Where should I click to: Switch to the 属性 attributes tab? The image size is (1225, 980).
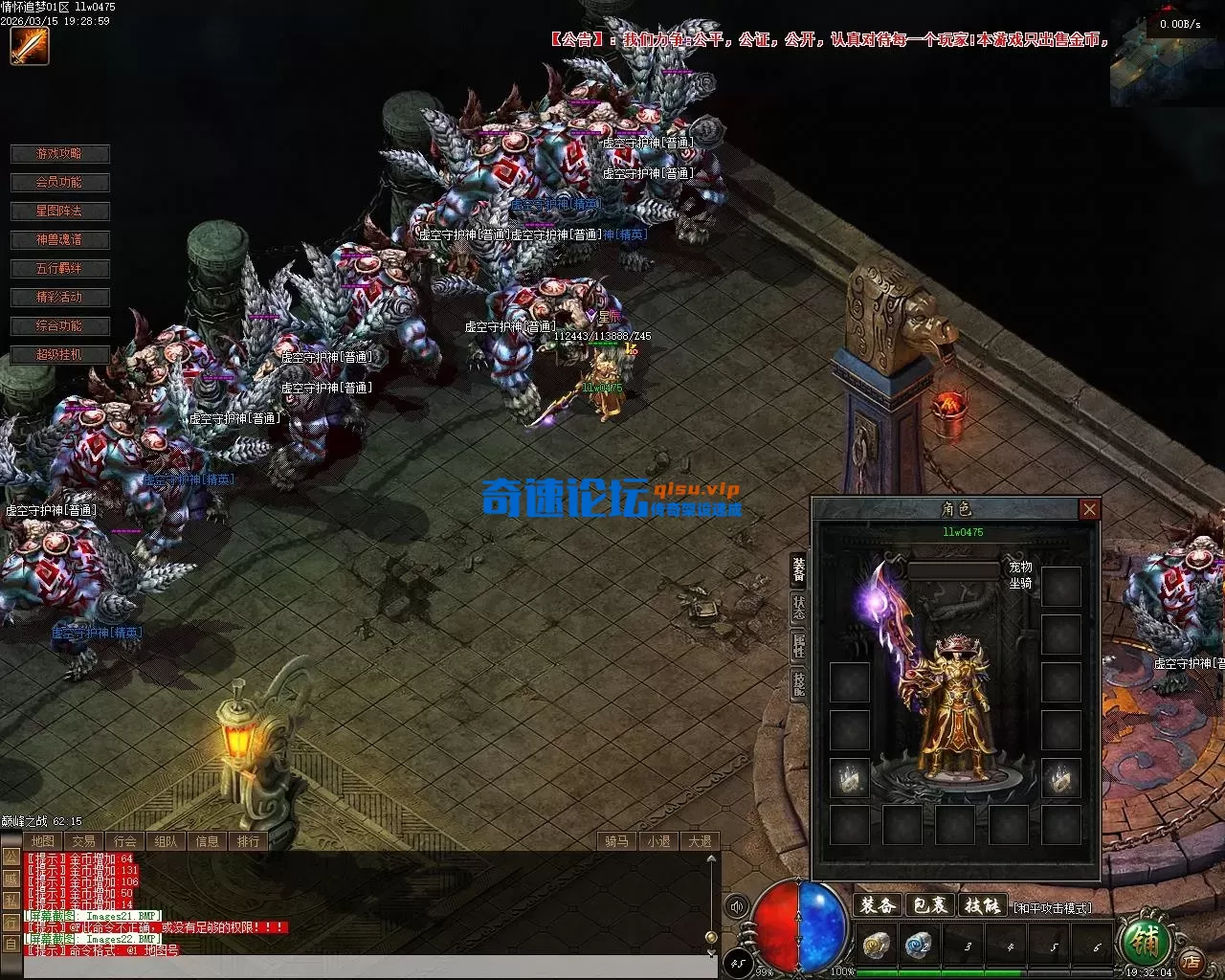pyautogui.click(x=798, y=646)
